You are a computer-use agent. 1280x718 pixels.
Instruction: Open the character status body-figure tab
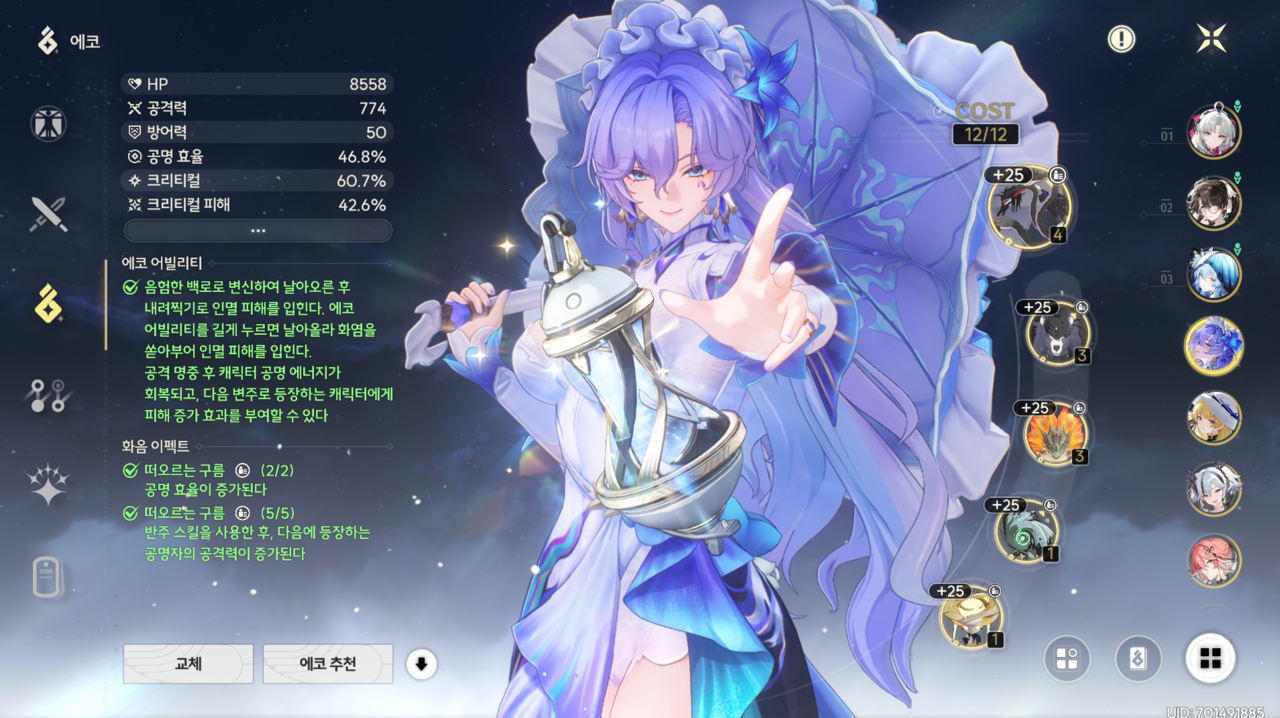tap(48, 124)
